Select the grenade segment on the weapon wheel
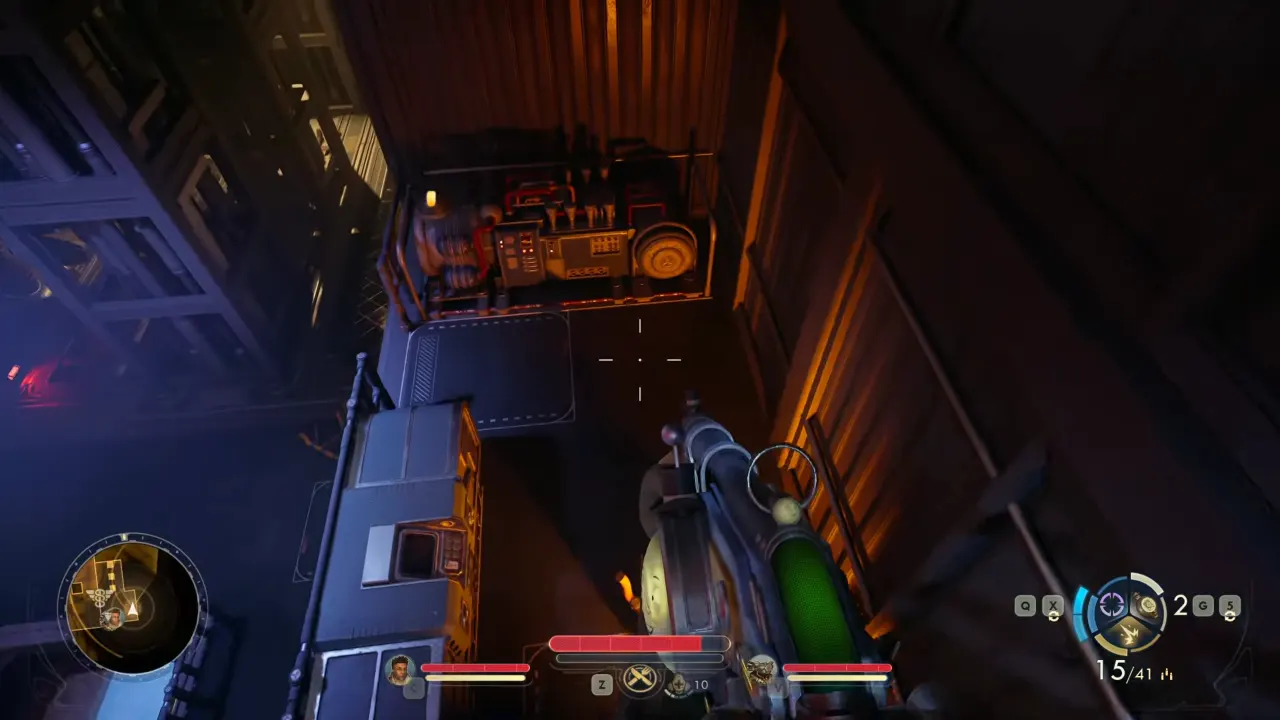Viewport: 1280px width, 720px height. coord(1146,605)
